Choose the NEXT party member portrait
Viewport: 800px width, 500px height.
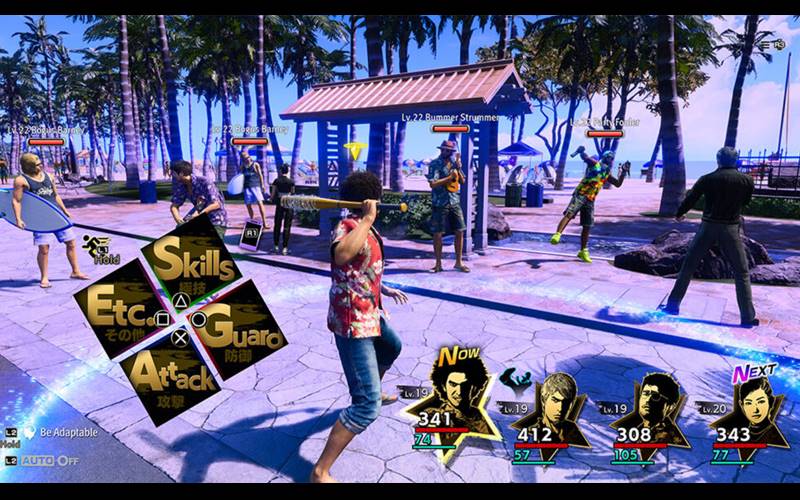point(745,405)
